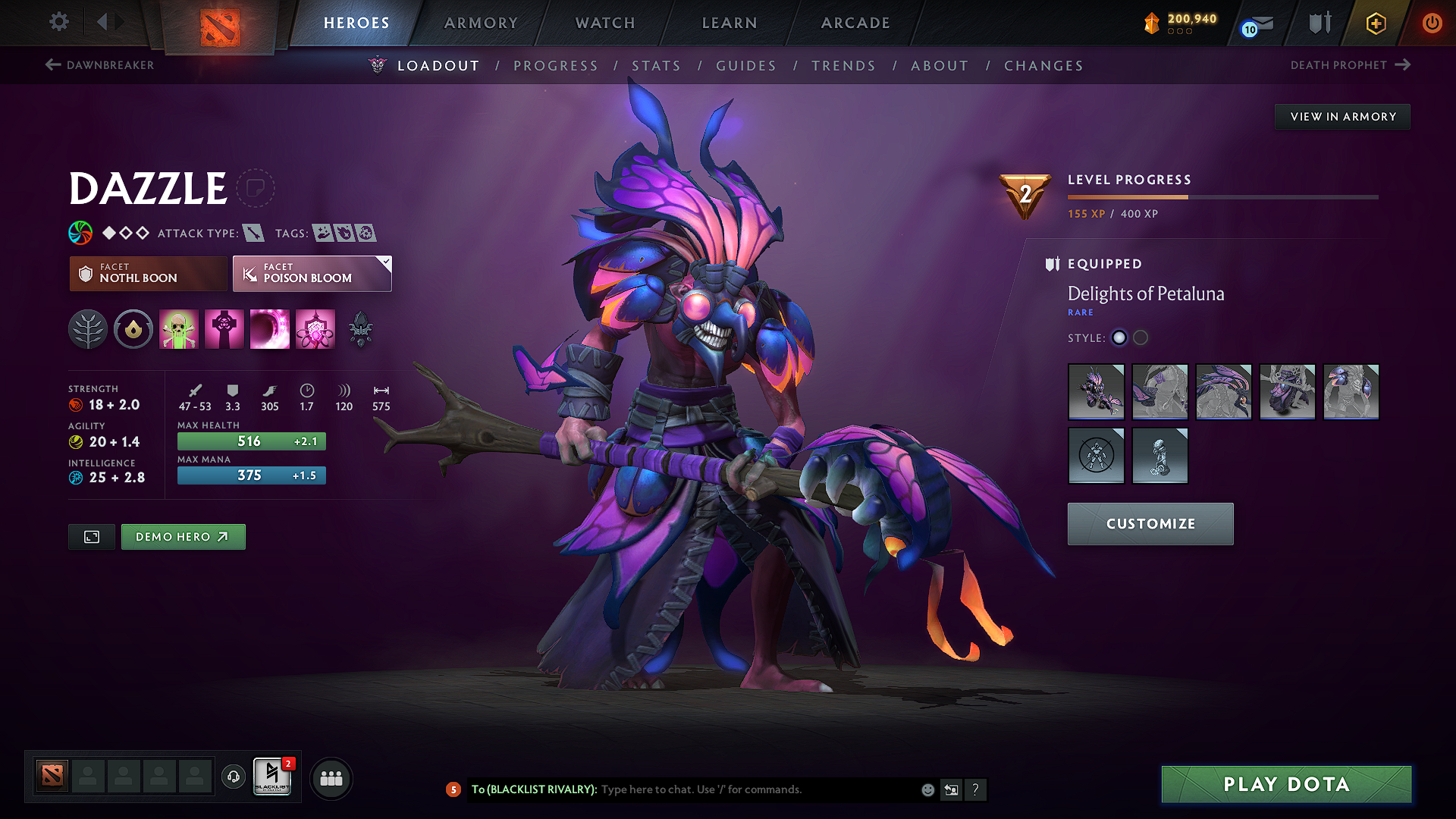Switch to the Armory tab
The width and height of the screenshot is (1456, 819).
pyautogui.click(x=481, y=23)
